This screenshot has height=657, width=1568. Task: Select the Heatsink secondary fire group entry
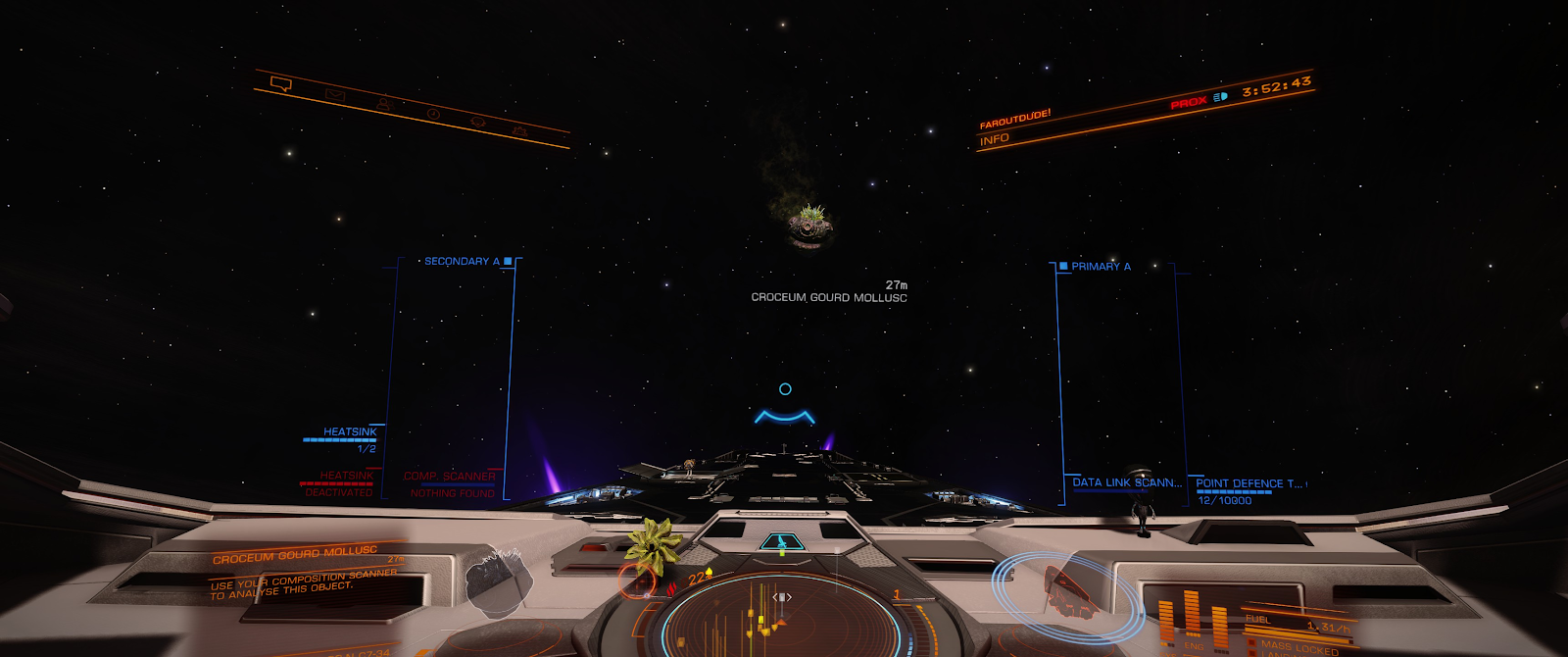click(350, 432)
